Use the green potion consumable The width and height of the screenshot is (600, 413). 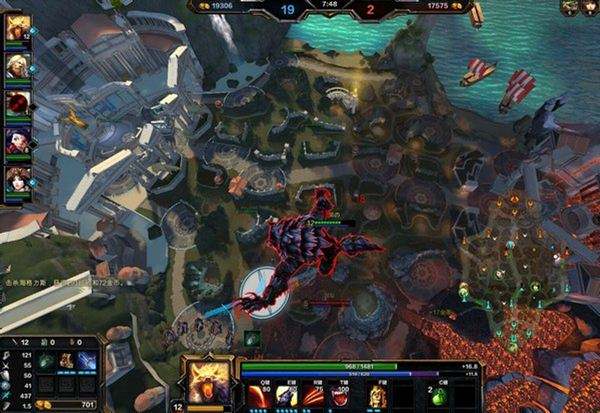click(436, 398)
